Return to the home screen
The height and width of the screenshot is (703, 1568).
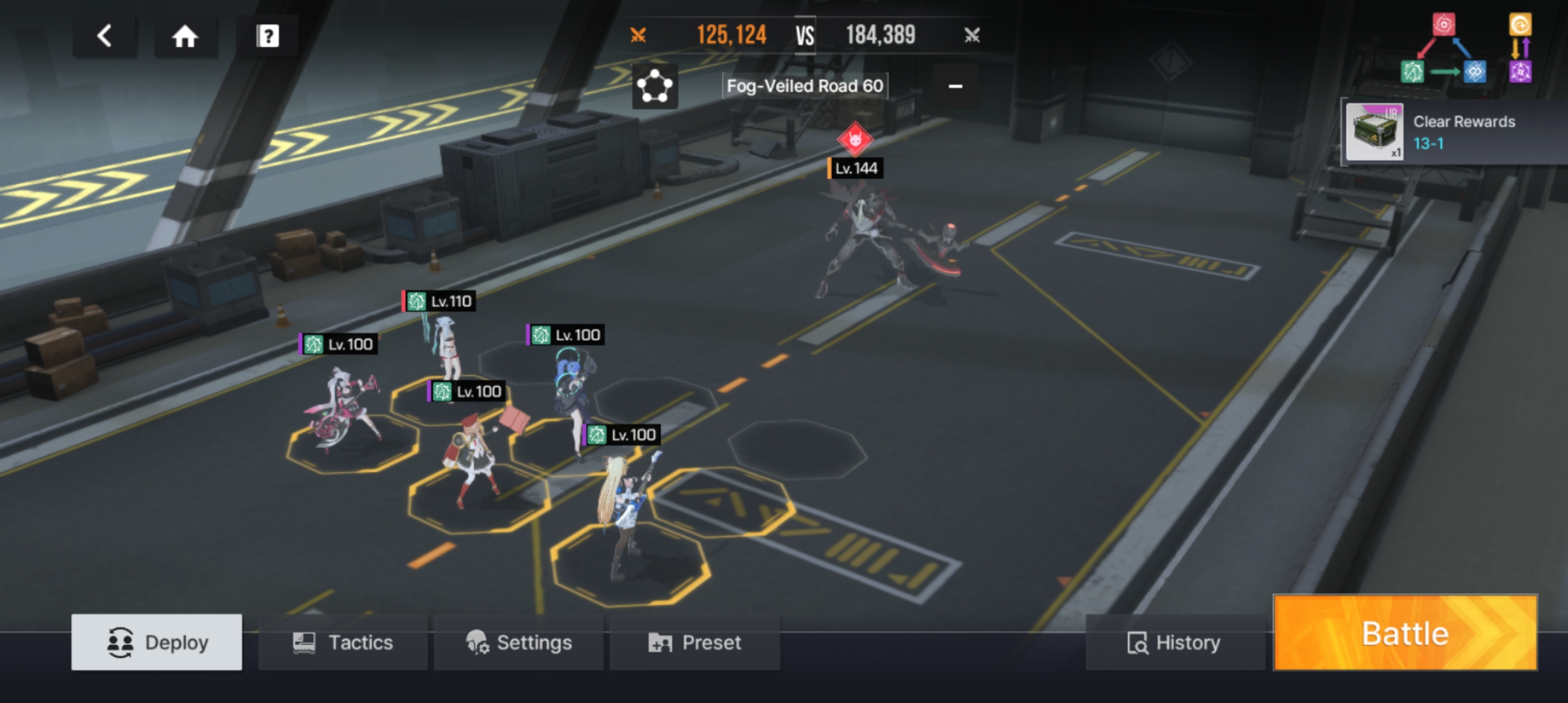click(185, 36)
